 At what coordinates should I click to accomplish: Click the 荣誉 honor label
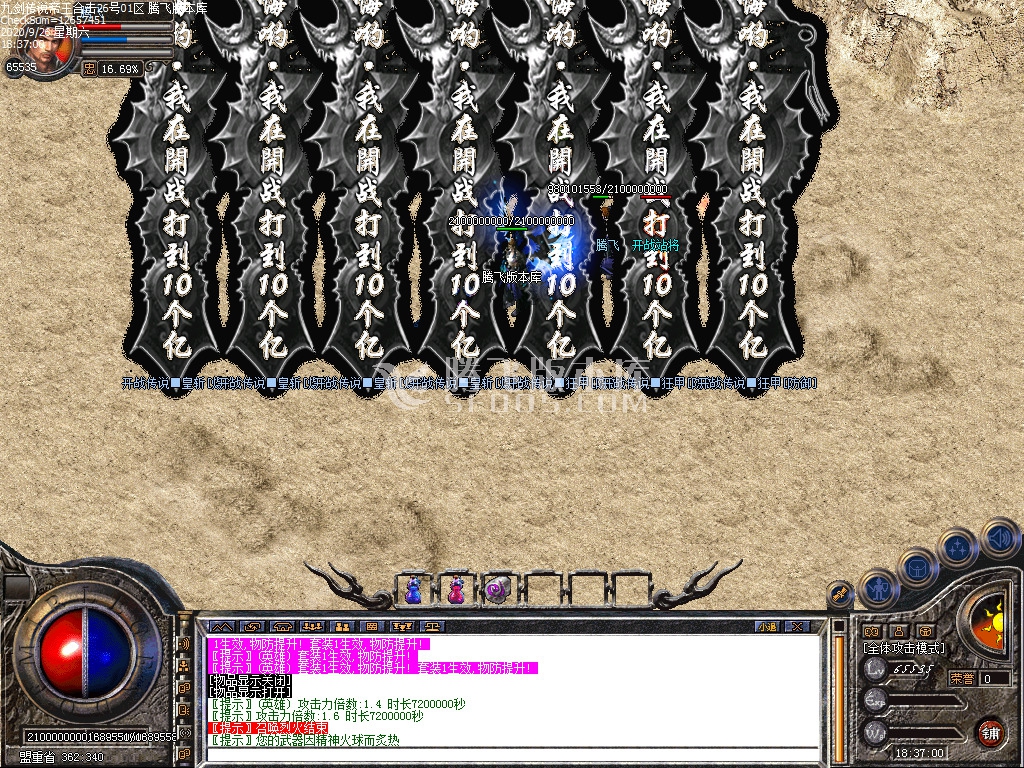pyautogui.click(x=962, y=678)
